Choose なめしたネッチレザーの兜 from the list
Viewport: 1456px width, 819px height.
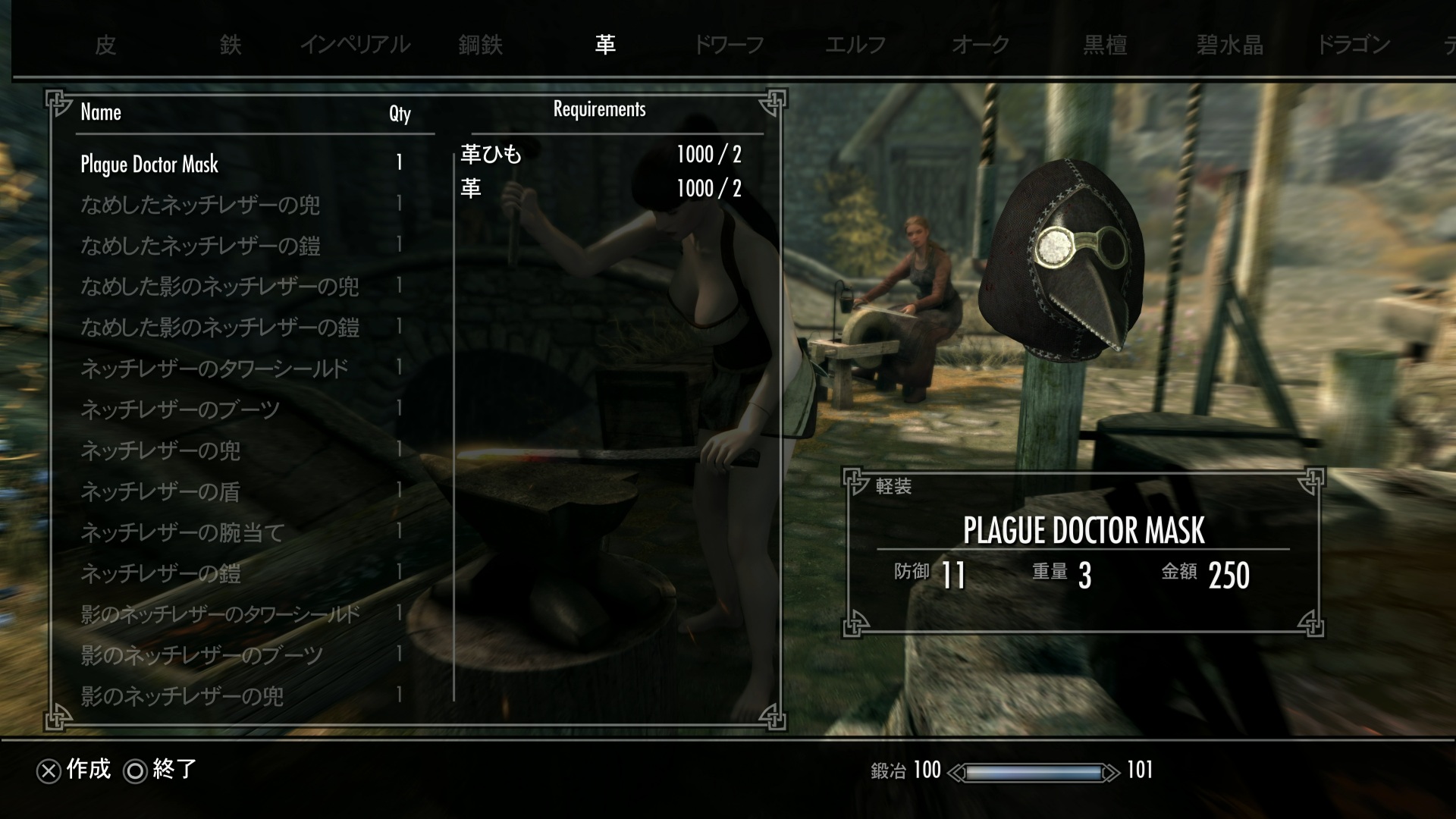click(x=200, y=205)
